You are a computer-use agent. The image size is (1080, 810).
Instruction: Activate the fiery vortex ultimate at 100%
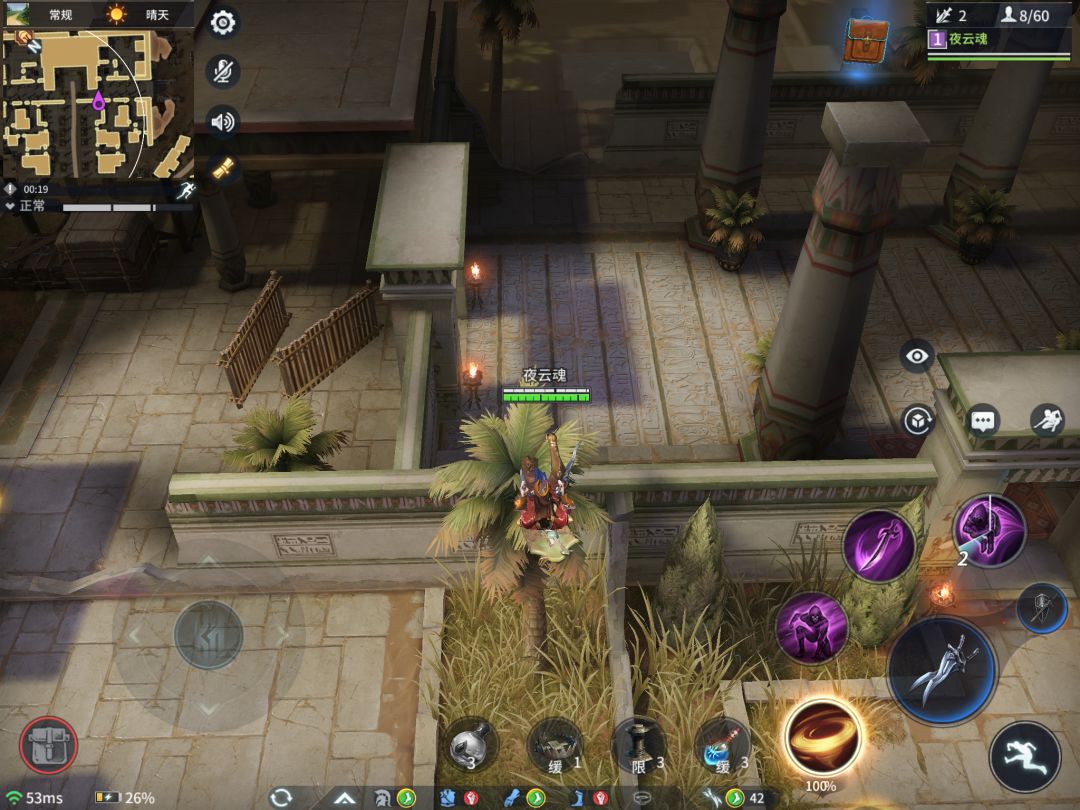tap(823, 737)
